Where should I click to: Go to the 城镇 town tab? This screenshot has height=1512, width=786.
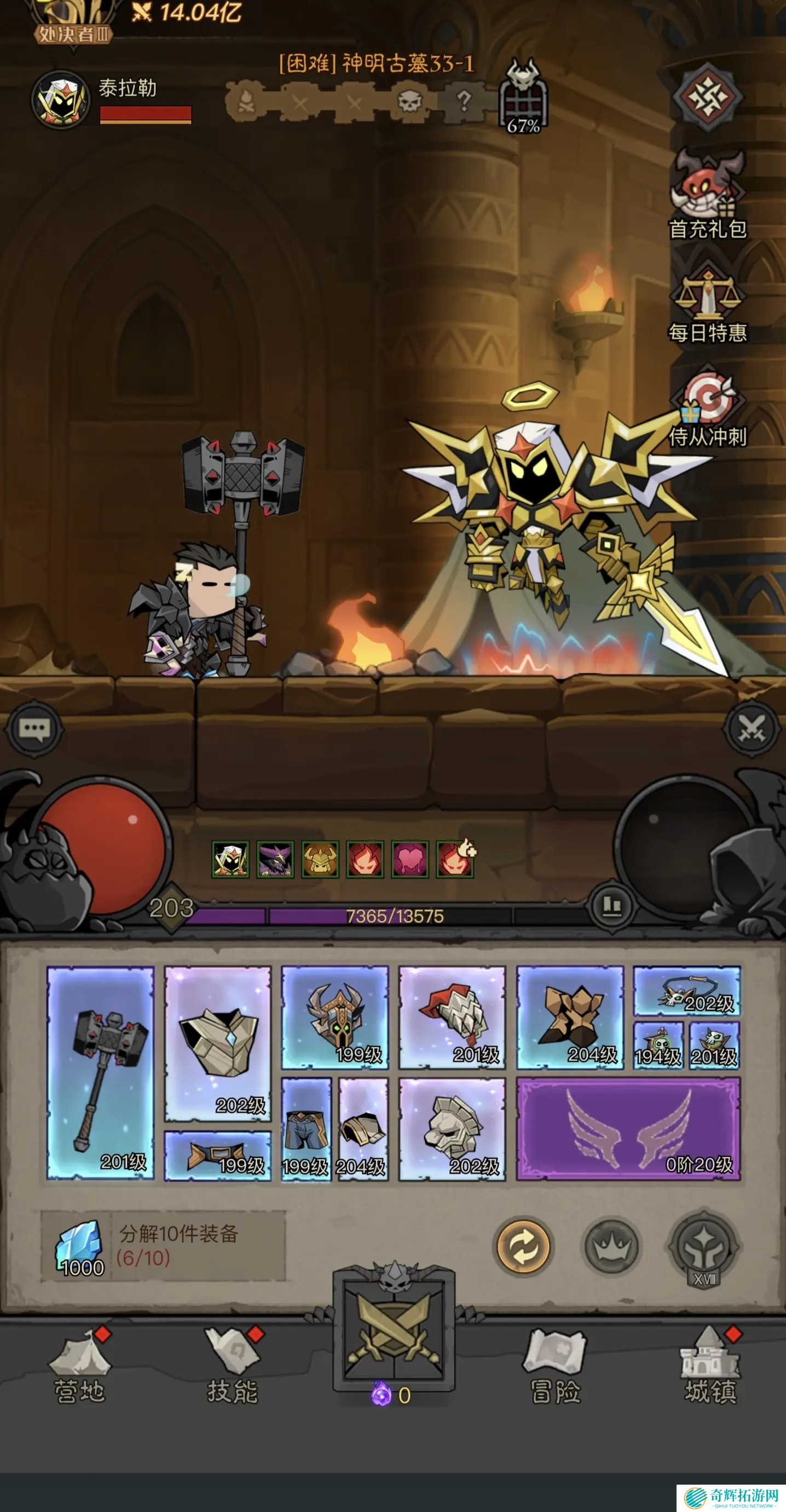pos(709,1366)
